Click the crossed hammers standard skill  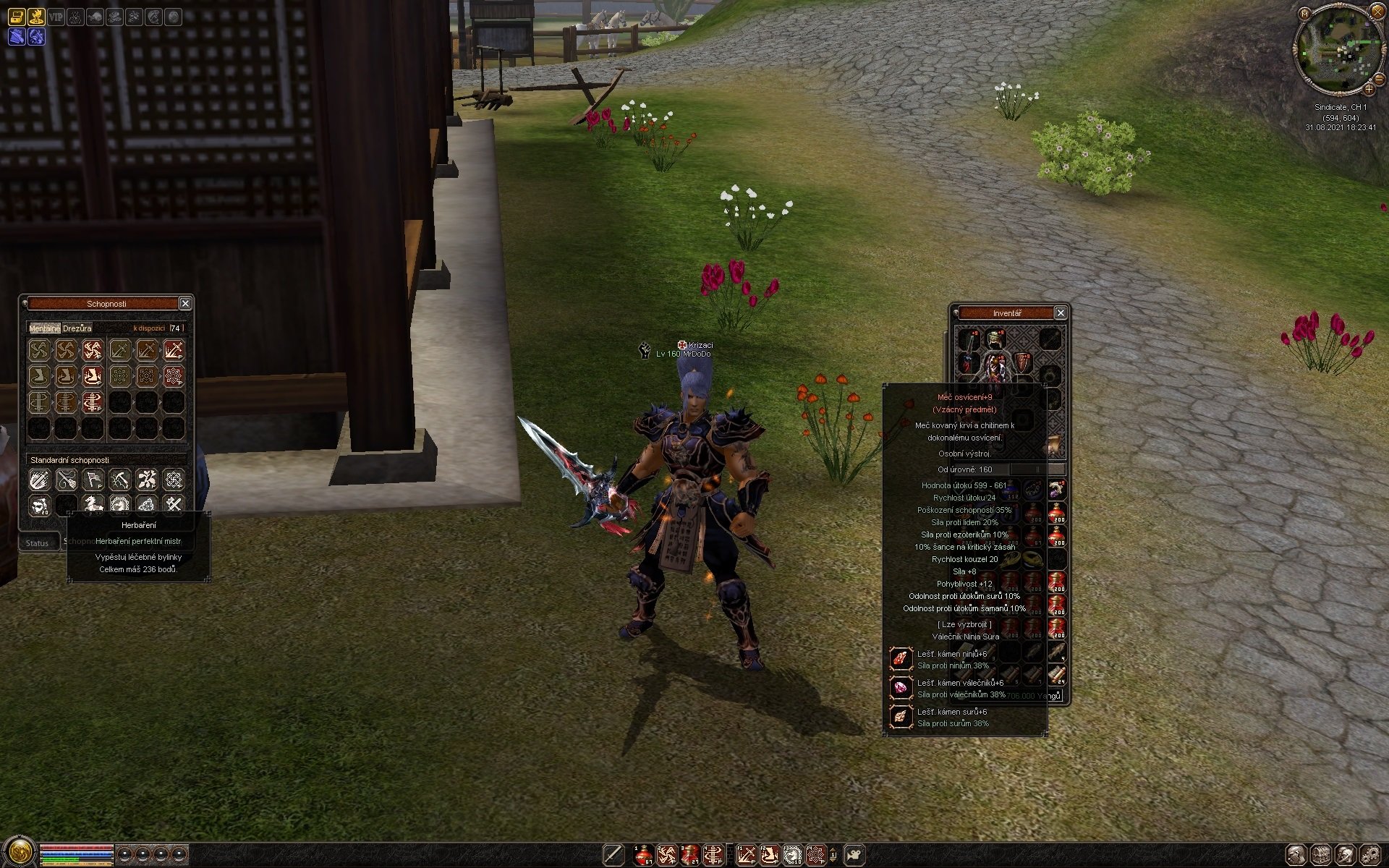(174, 504)
